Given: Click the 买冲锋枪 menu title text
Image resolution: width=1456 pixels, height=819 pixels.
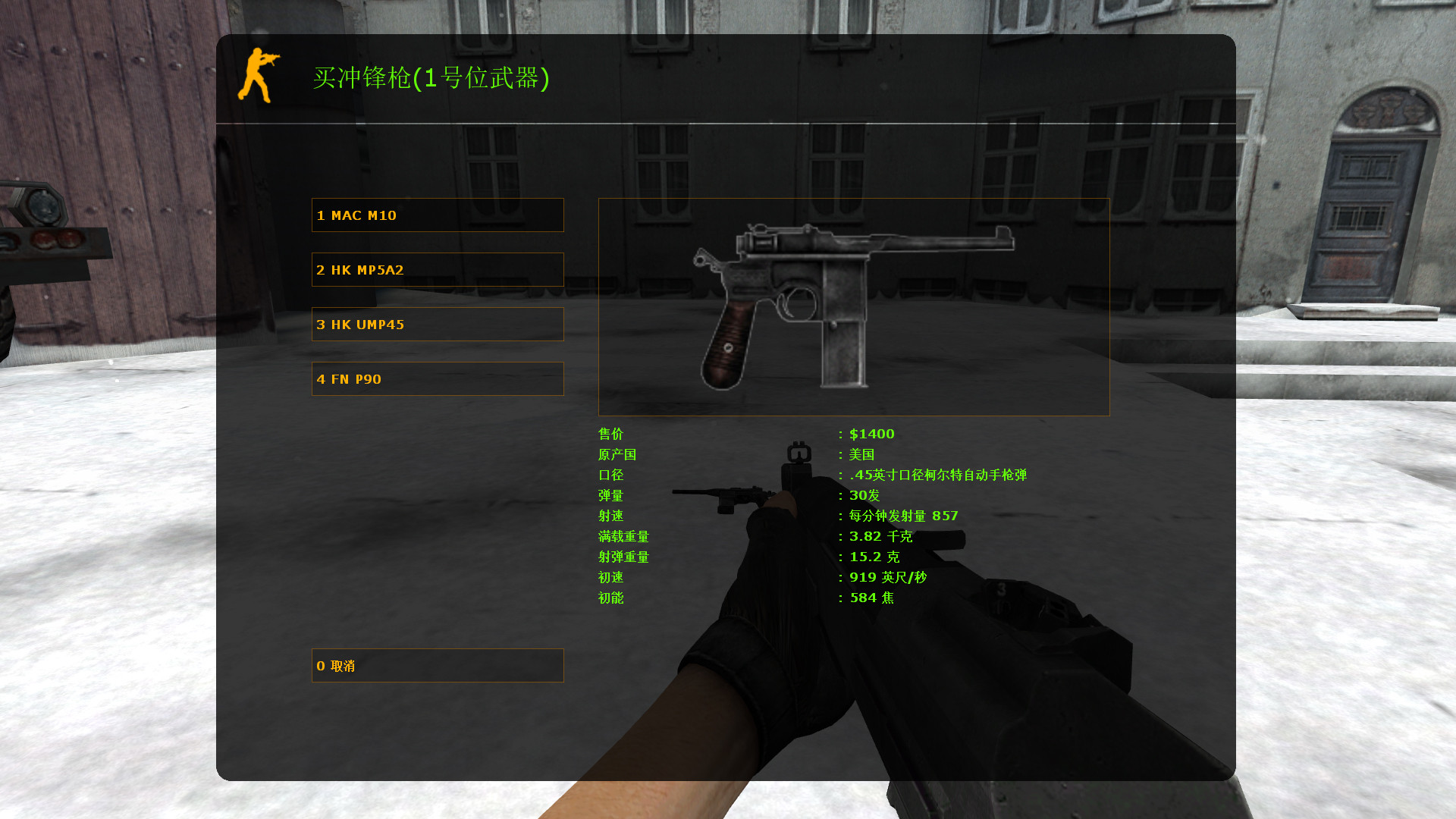Looking at the screenshot, I should click(x=432, y=79).
